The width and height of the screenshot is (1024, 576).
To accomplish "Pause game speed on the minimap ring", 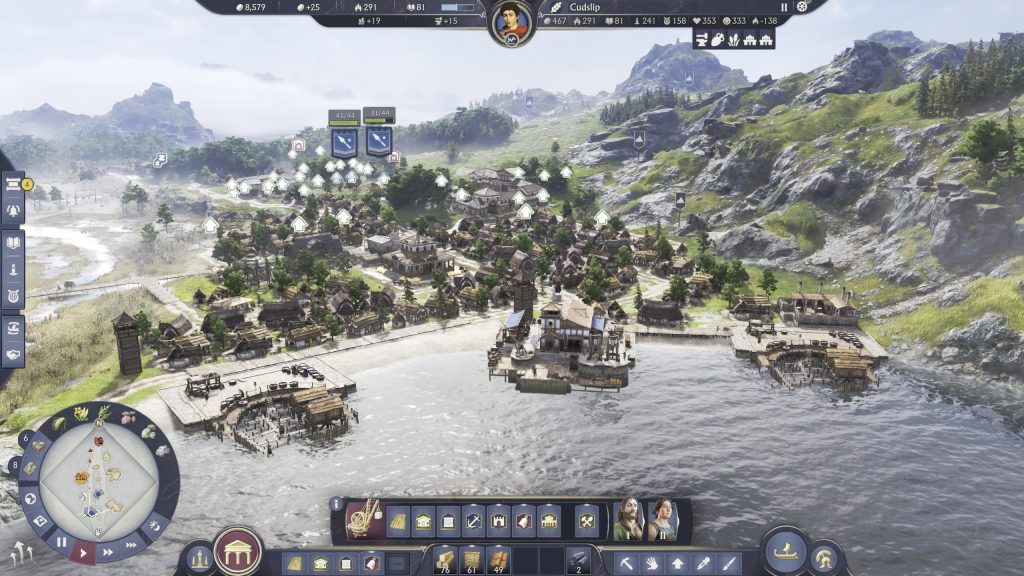I will pos(62,543).
